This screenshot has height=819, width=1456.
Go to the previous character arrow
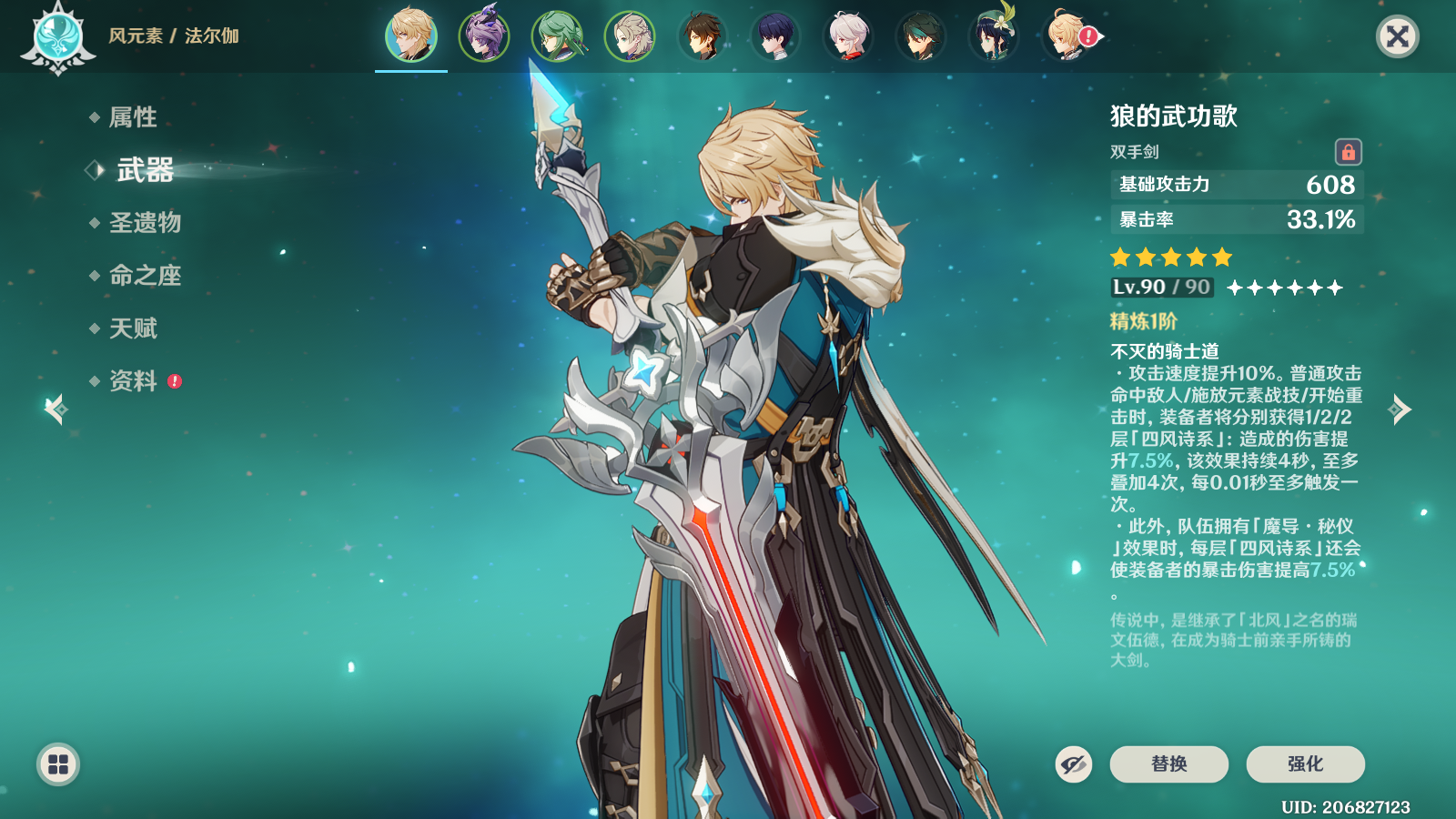55,409
